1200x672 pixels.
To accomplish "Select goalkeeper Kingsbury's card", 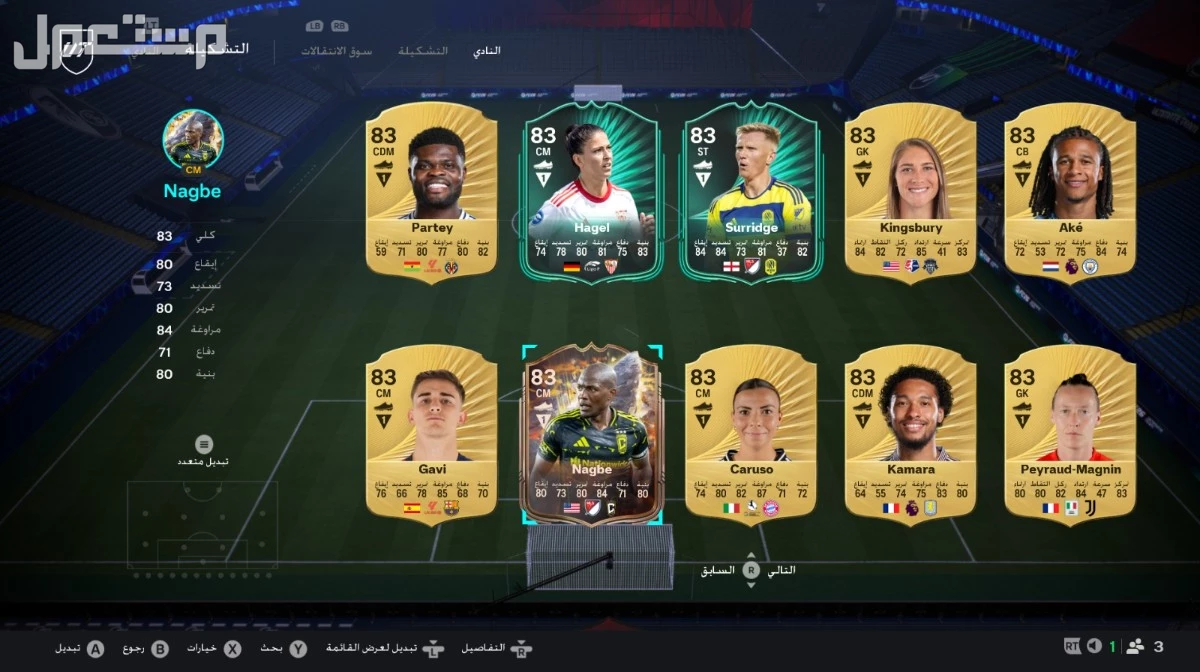I will click(911, 190).
